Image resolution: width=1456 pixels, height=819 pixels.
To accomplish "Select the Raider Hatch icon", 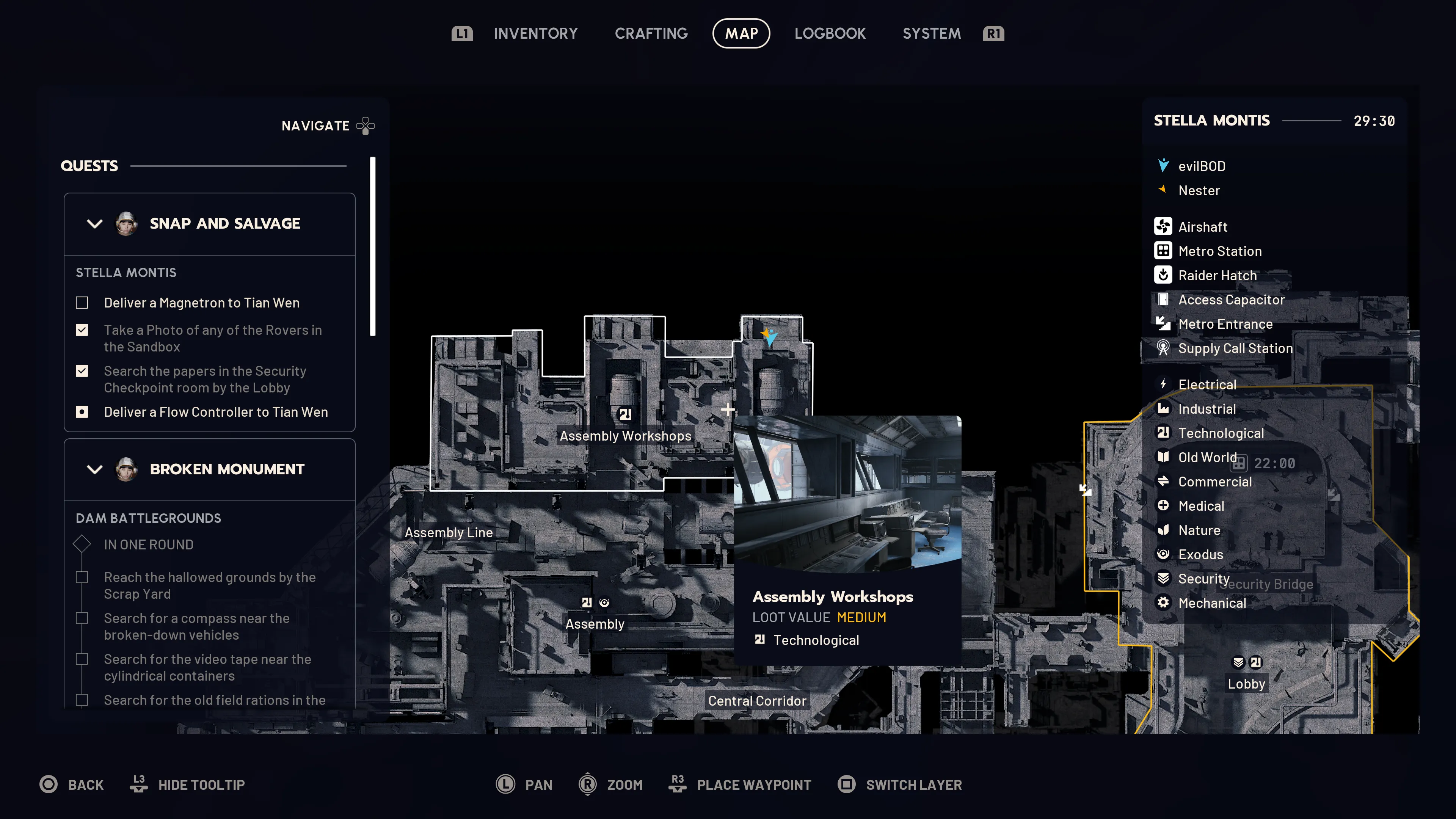I will (x=1164, y=275).
